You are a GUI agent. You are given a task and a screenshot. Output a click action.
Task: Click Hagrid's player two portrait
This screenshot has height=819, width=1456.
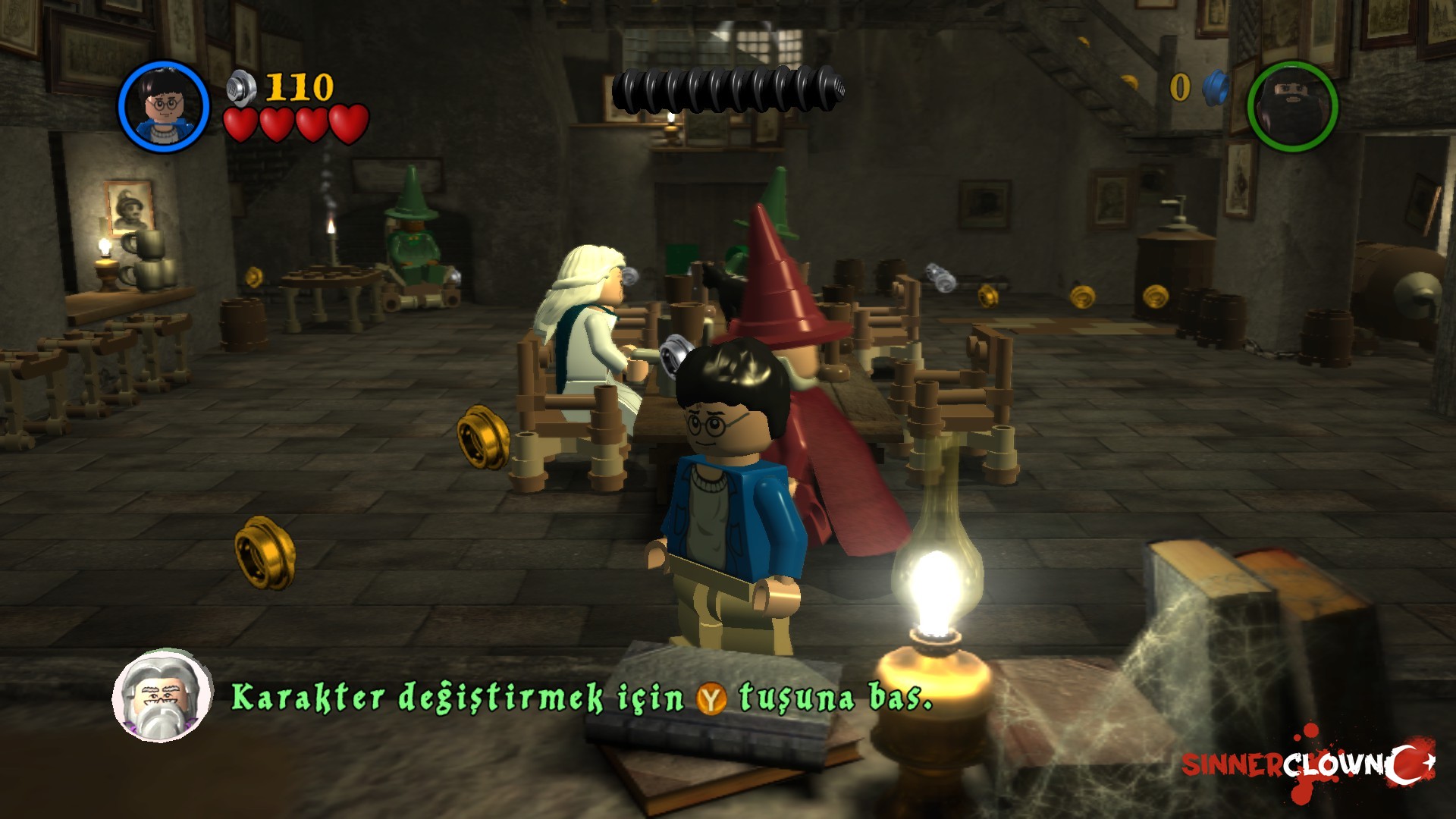coord(1292,106)
